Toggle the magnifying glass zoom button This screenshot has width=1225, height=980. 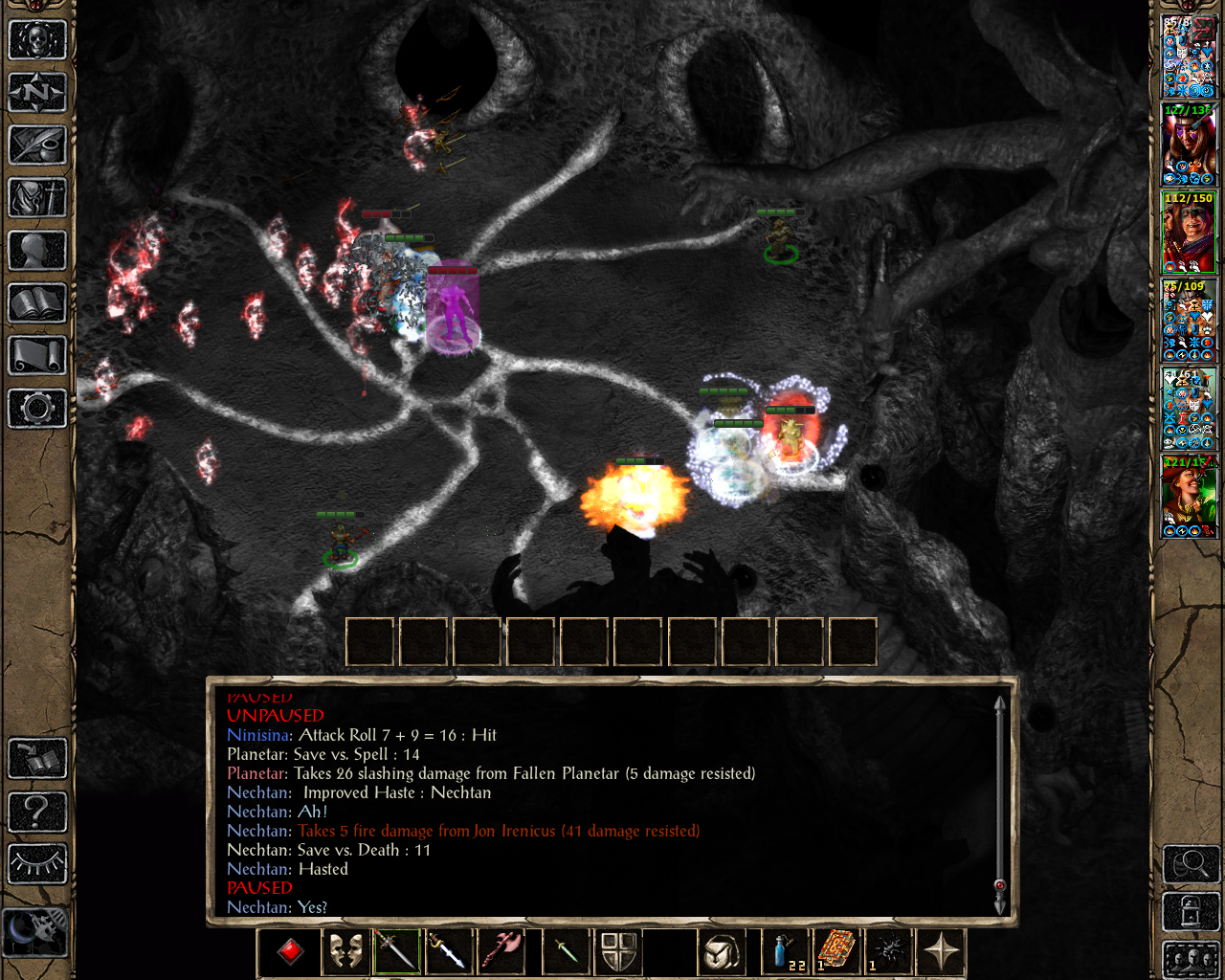point(1191,864)
